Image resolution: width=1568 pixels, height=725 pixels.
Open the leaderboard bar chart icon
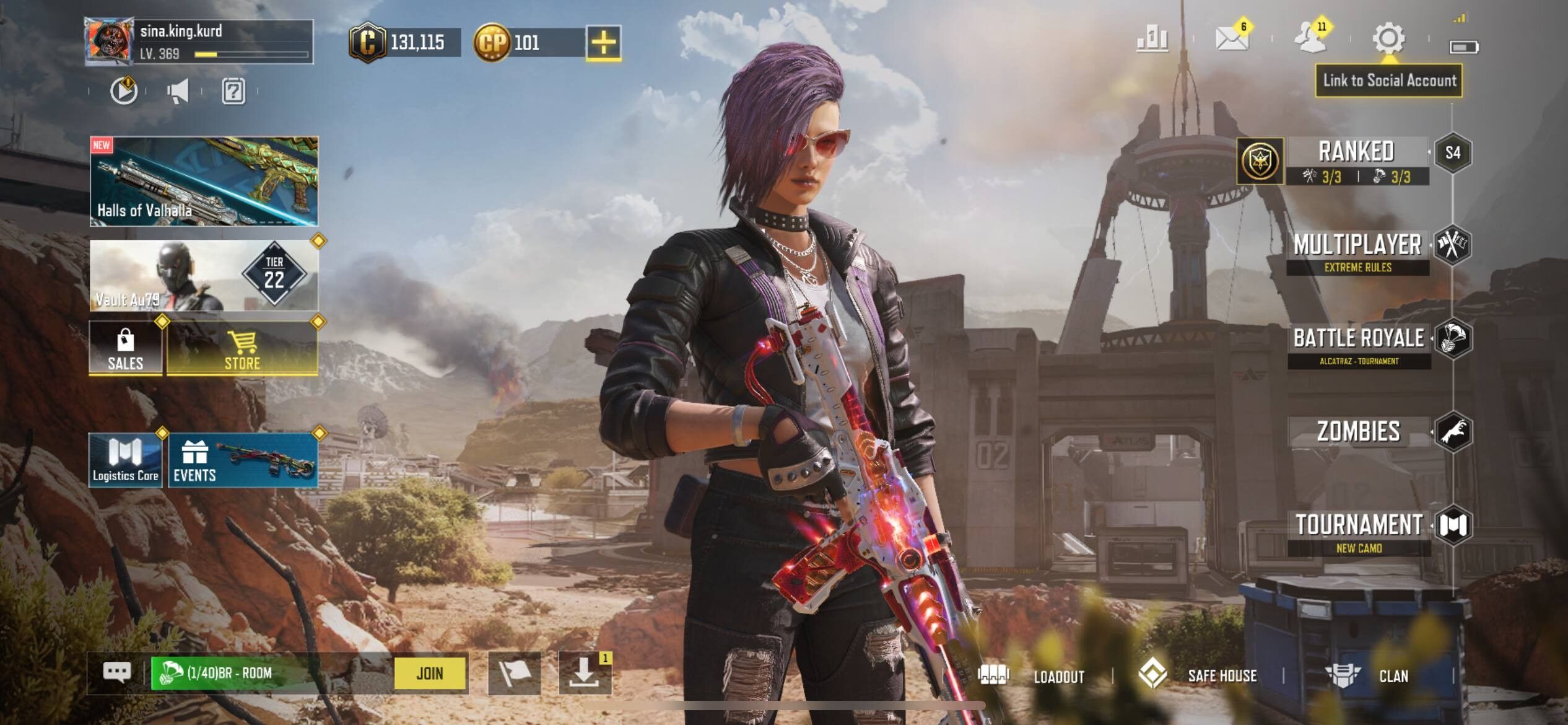tap(1152, 39)
